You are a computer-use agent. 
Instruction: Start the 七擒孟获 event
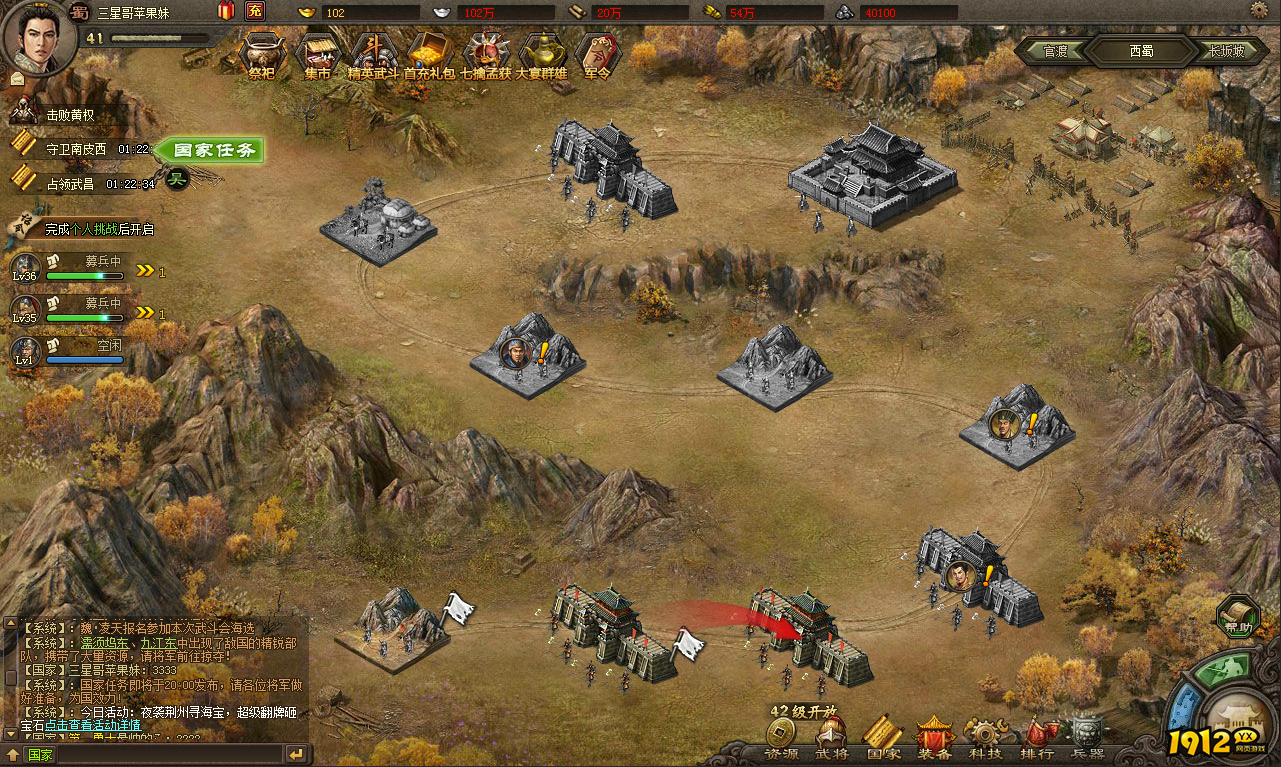[486, 54]
